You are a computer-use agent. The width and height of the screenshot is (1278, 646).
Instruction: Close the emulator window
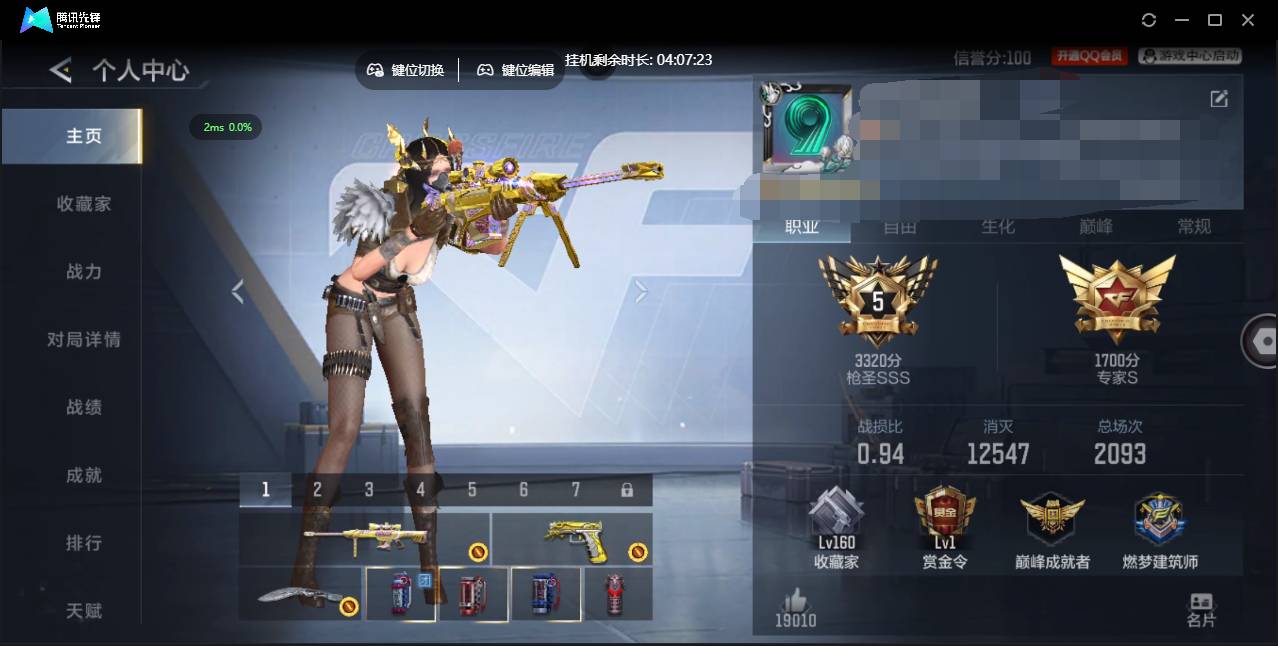click(x=1248, y=20)
